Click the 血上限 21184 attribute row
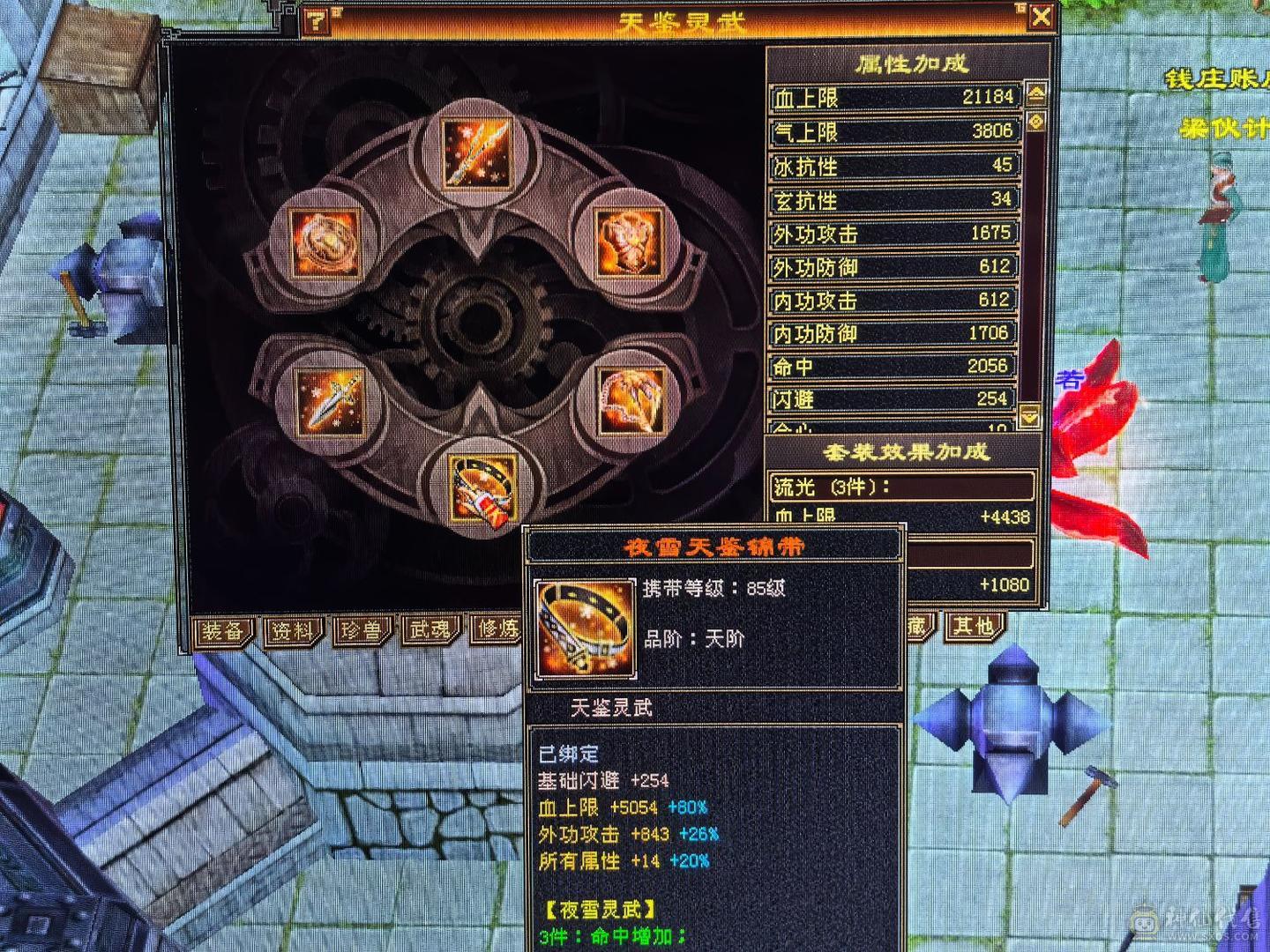The height and width of the screenshot is (952, 1270). point(891,95)
